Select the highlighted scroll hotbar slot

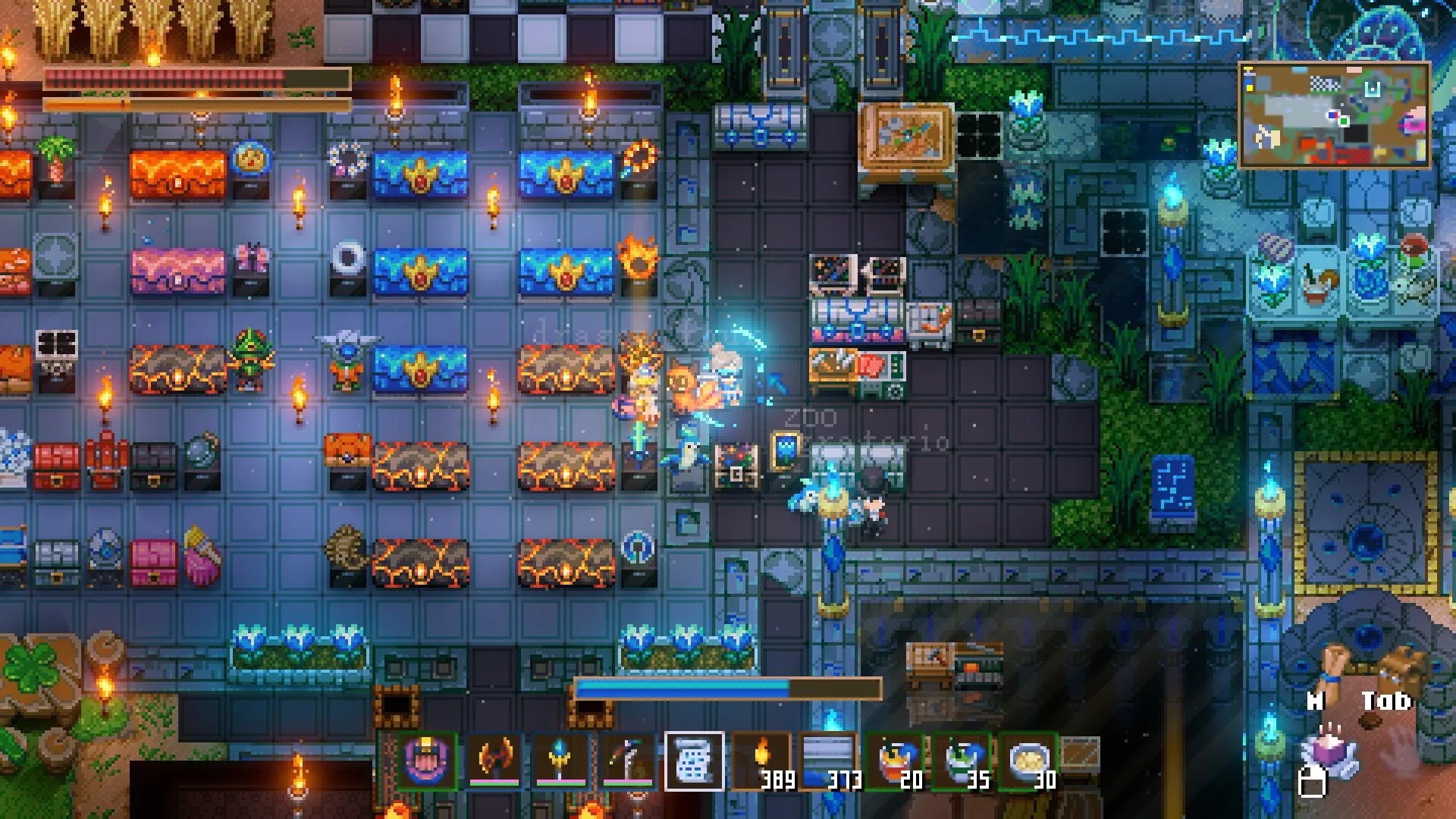coord(694,761)
